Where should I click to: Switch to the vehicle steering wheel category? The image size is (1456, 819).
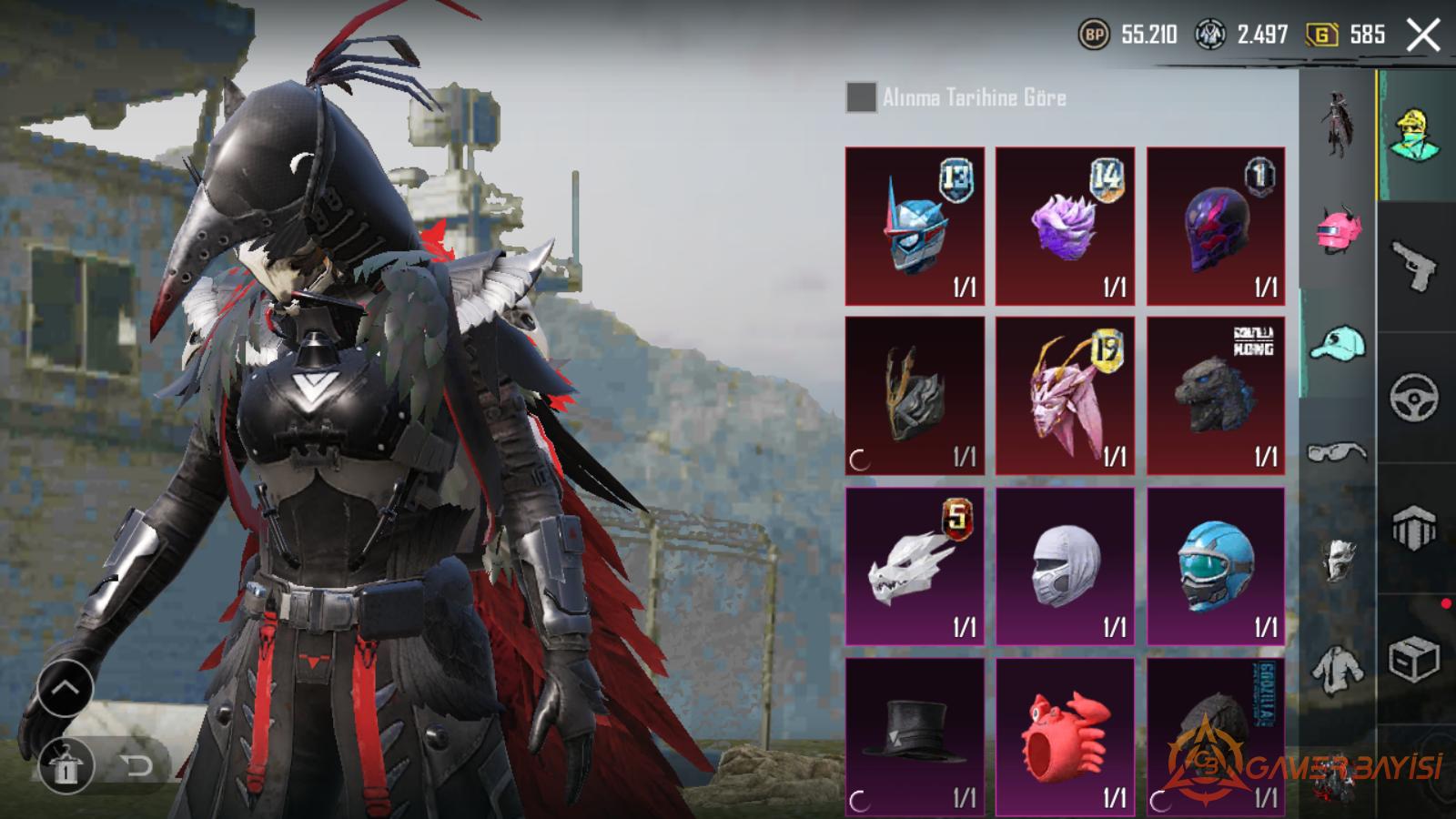pos(1415,398)
